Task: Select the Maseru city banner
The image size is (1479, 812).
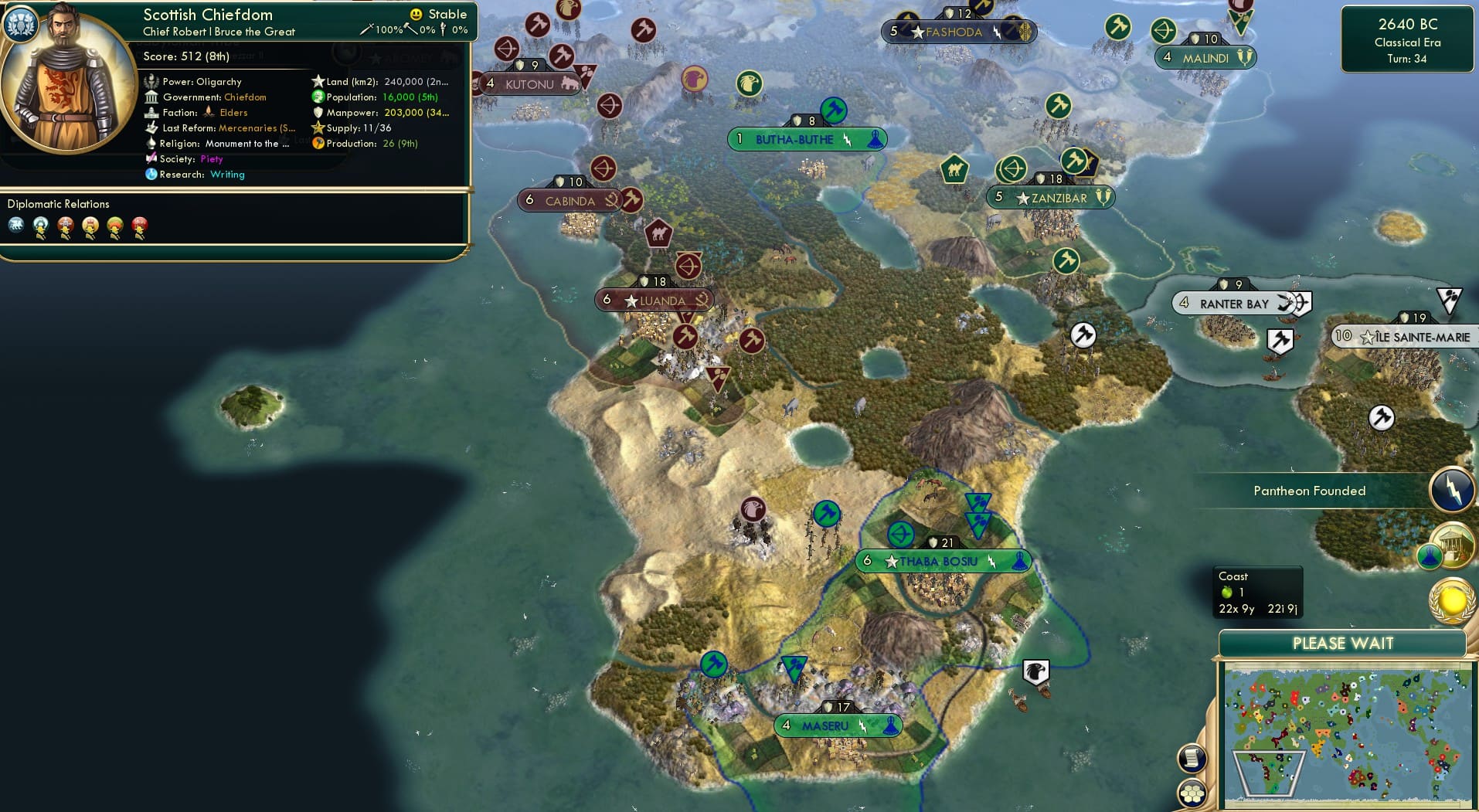Action: [x=838, y=725]
